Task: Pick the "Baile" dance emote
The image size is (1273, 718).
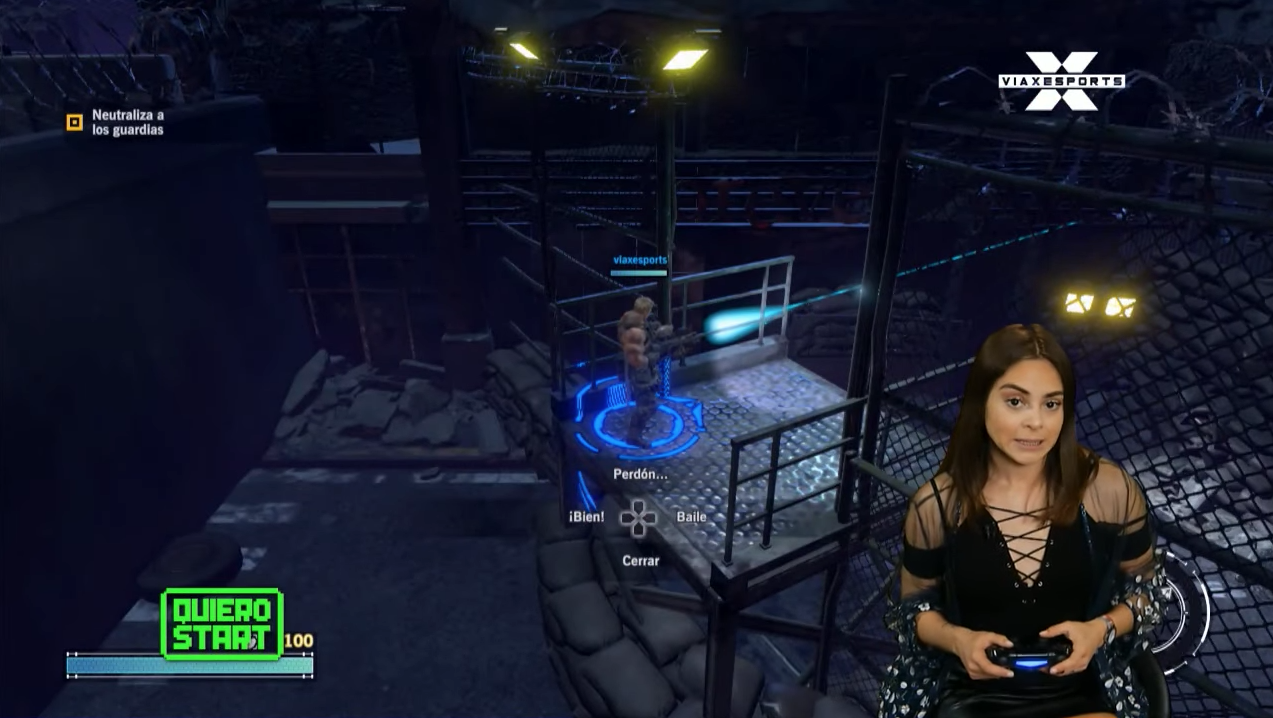Action: [691, 517]
